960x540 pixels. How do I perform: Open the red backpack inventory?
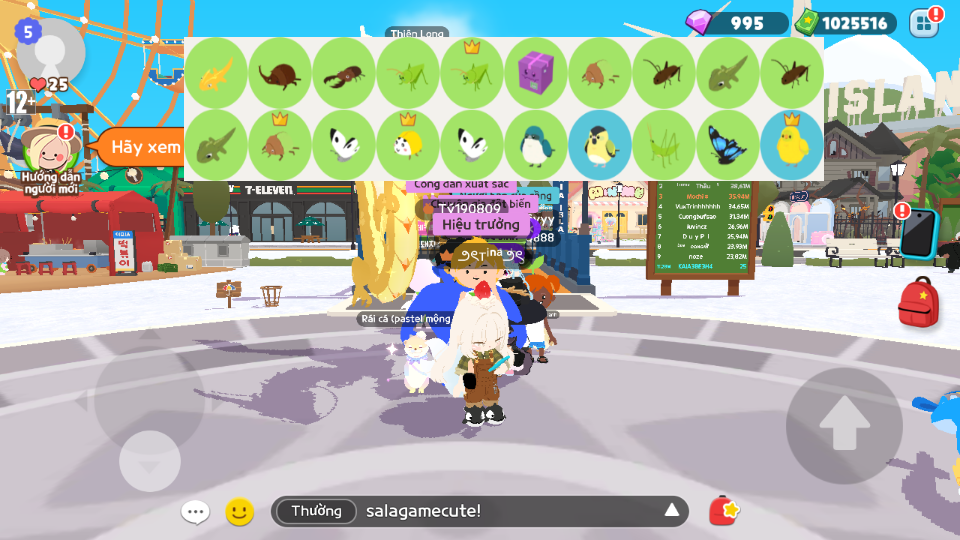pos(917,303)
